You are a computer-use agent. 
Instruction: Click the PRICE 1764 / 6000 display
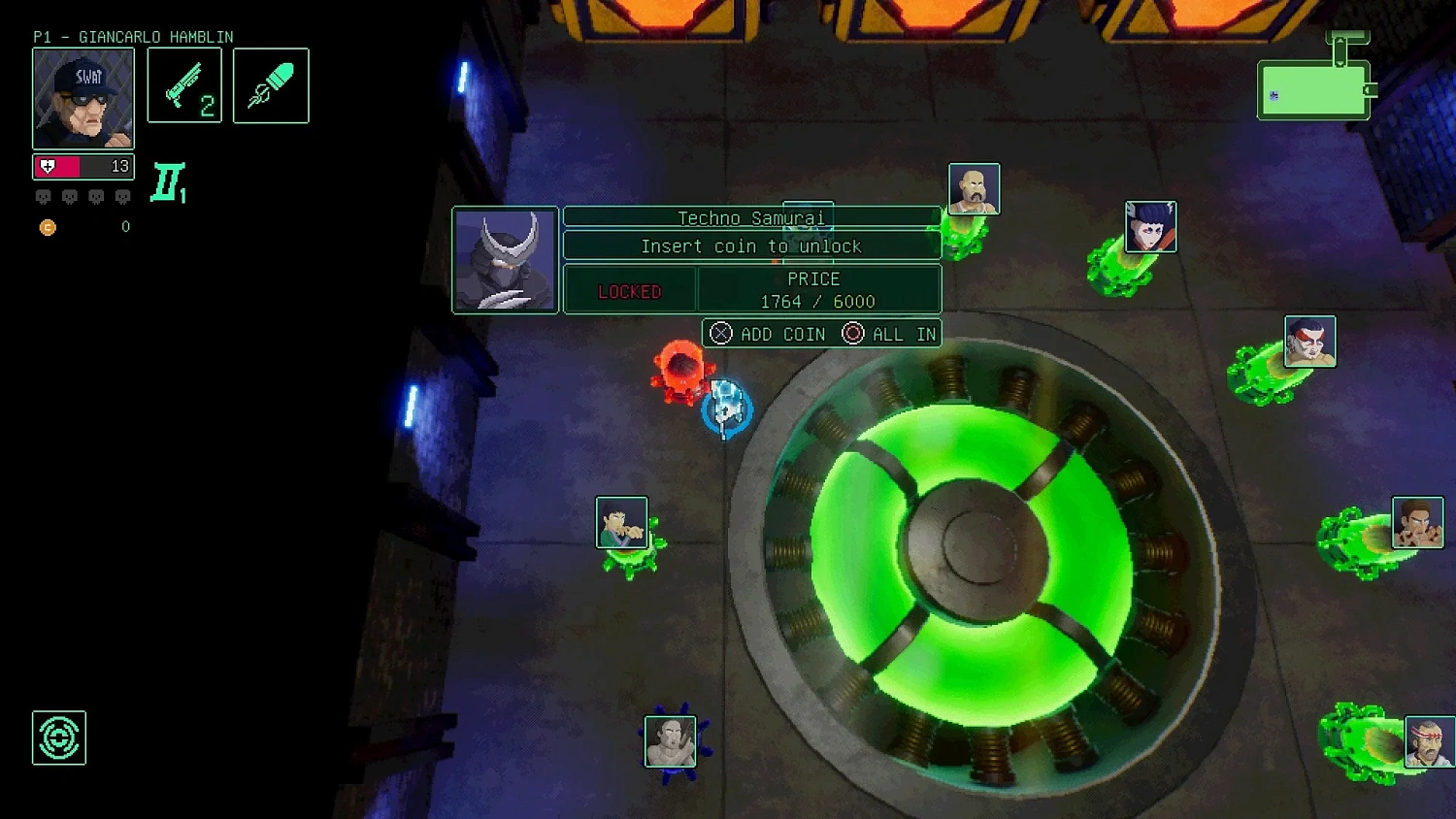pyautogui.click(x=817, y=289)
